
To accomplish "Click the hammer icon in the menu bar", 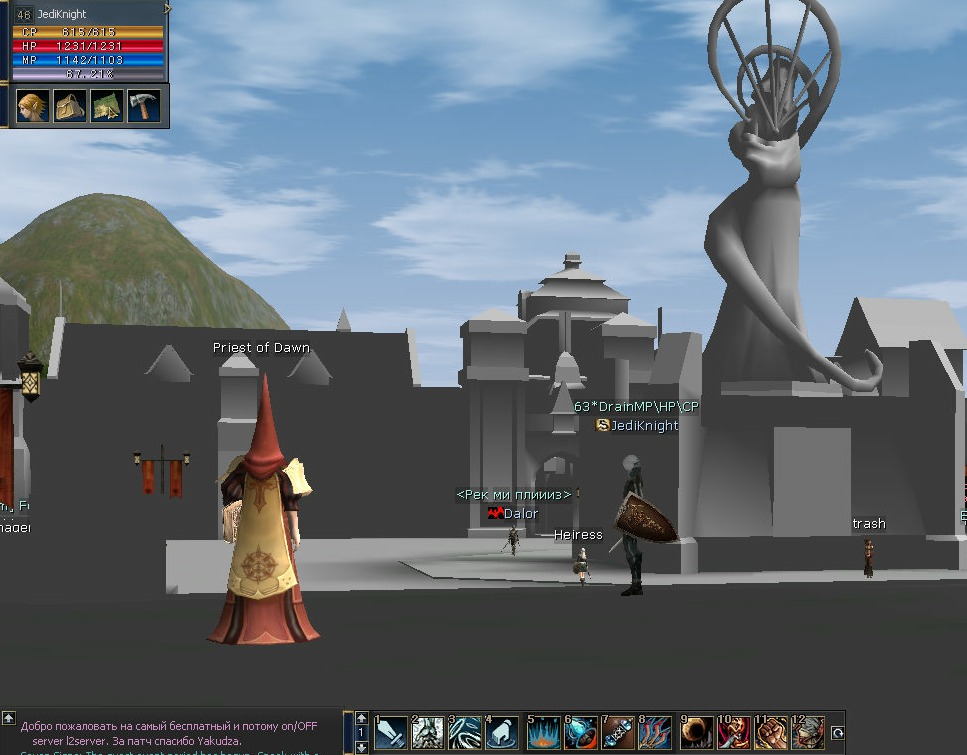I will click(143, 105).
